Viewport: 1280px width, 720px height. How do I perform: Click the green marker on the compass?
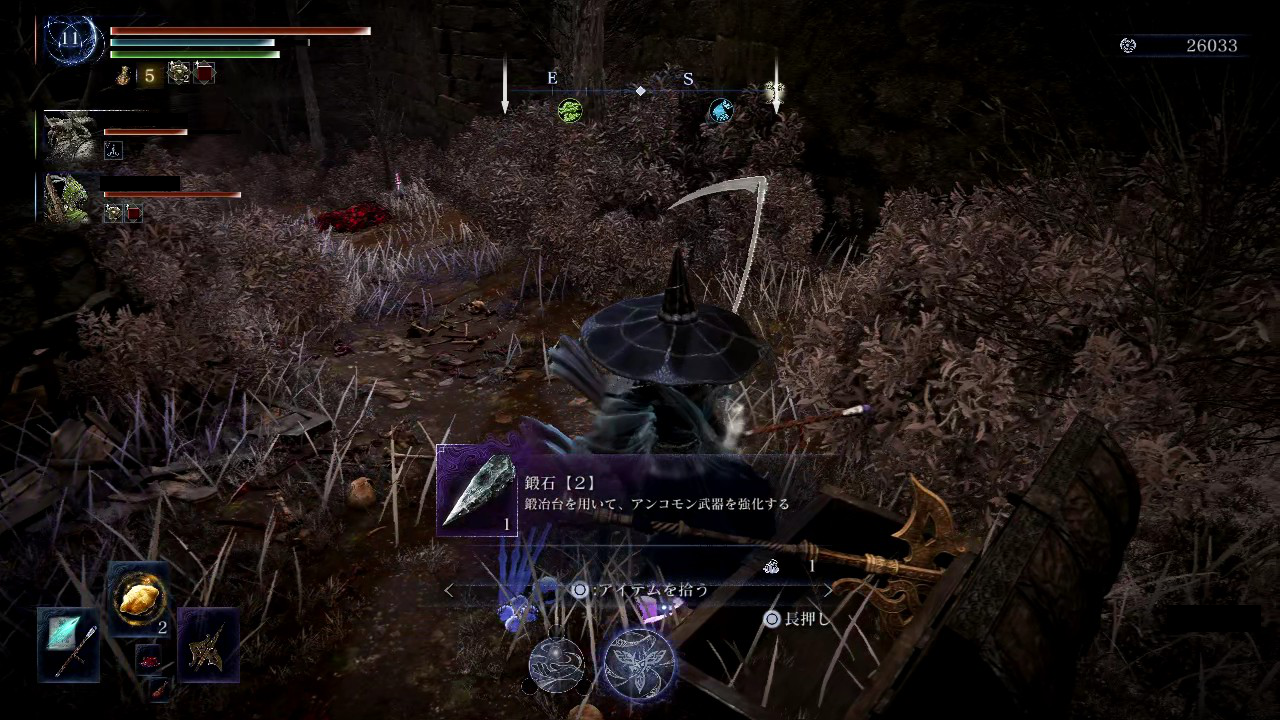[x=570, y=110]
